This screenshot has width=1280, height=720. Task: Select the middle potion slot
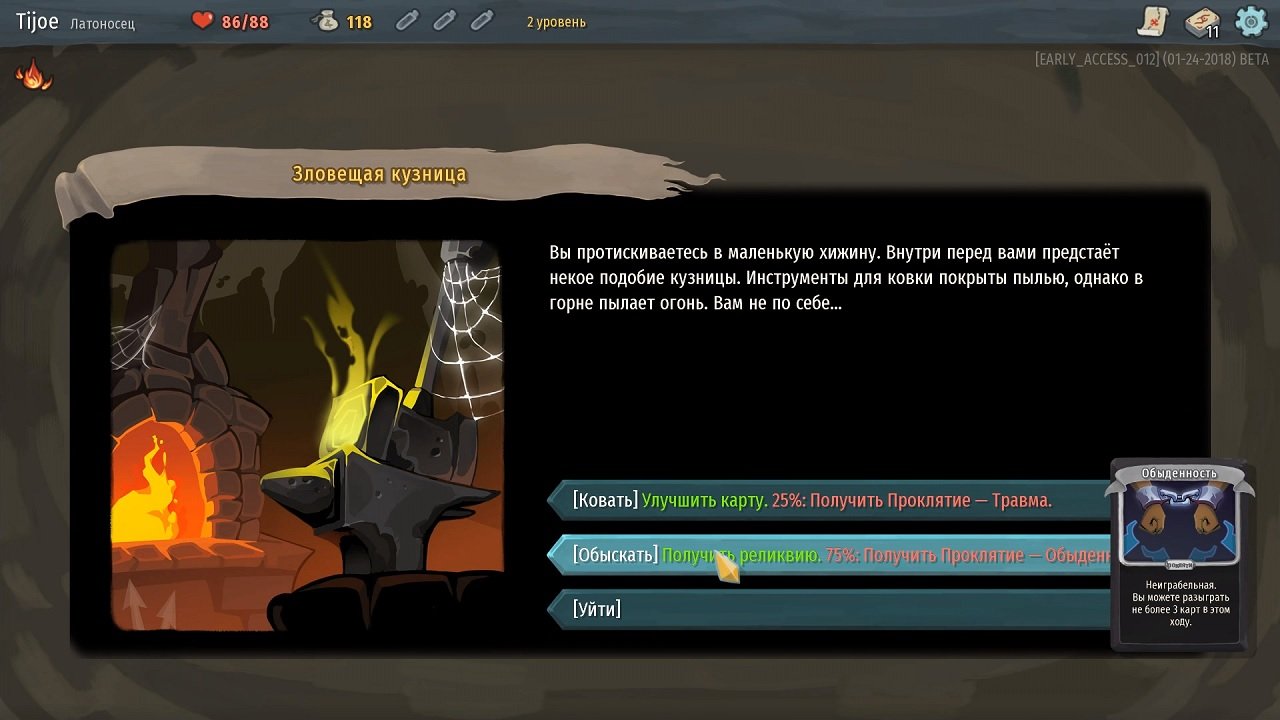tap(443, 20)
